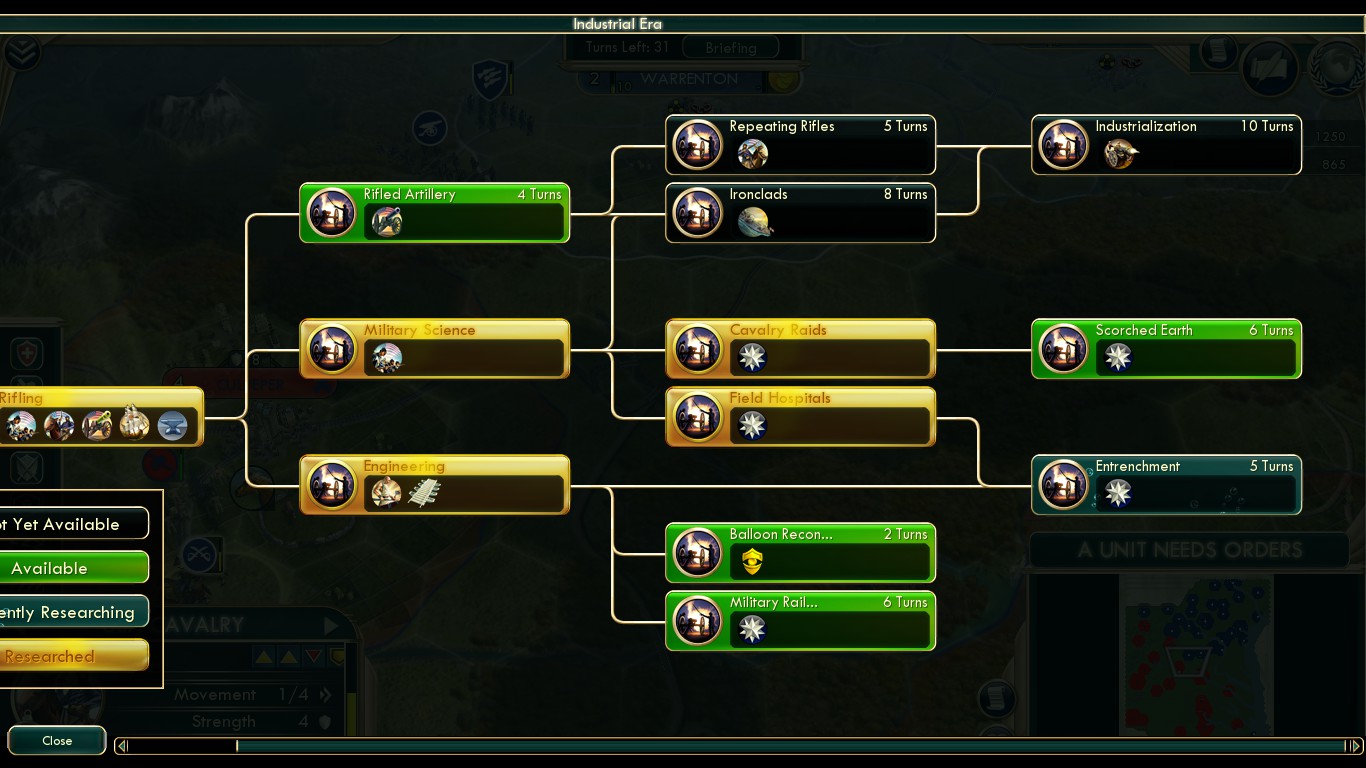The height and width of the screenshot is (768, 1366).
Task: Click the Engineering tech node
Action: 435,484
